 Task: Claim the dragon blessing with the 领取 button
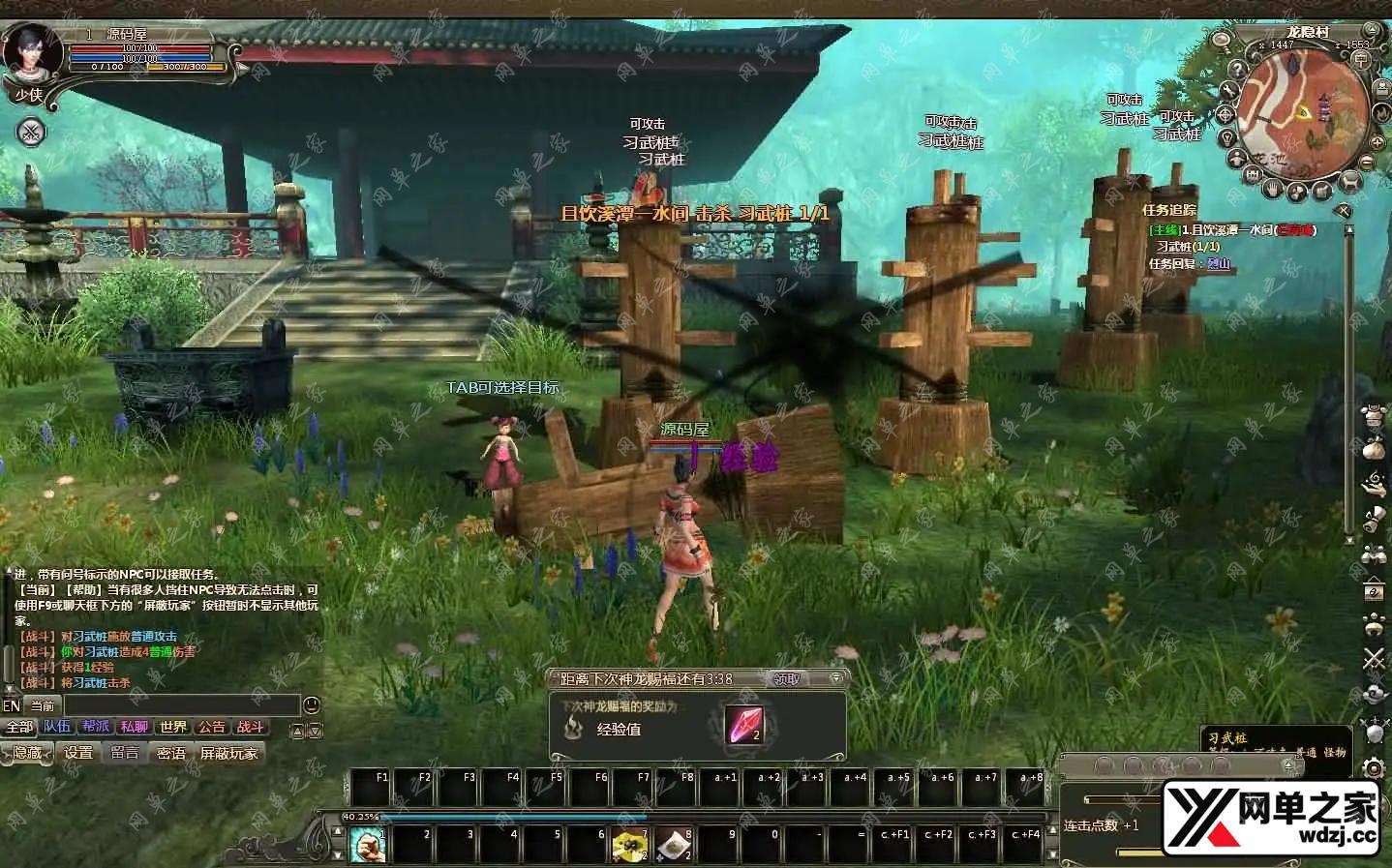pos(787,679)
